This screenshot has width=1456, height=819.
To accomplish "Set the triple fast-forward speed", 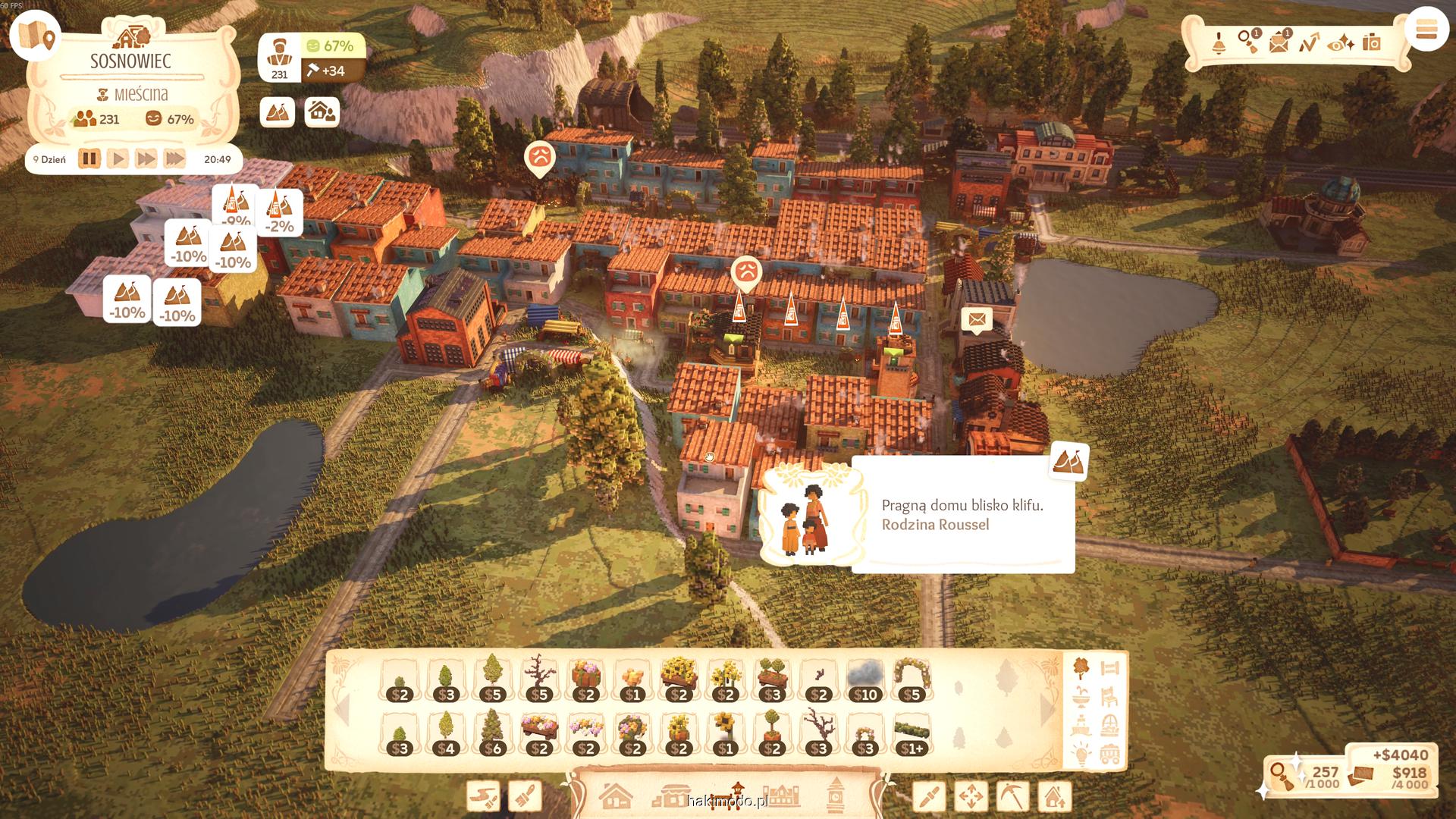I will tap(174, 159).
